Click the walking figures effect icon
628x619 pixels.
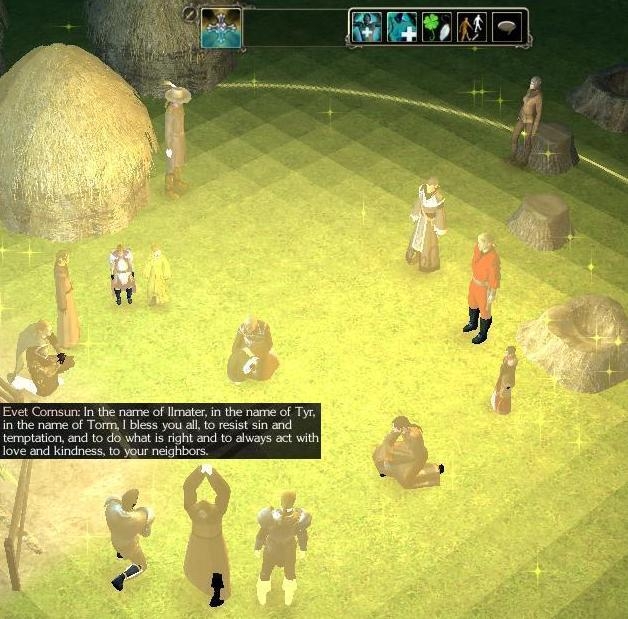click(x=471, y=27)
